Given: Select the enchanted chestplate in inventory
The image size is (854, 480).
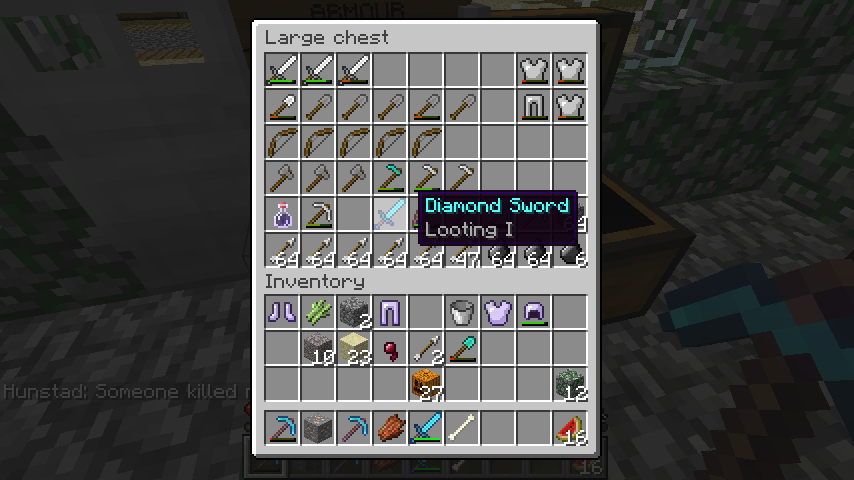Looking at the screenshot, I should click(499, 313).
